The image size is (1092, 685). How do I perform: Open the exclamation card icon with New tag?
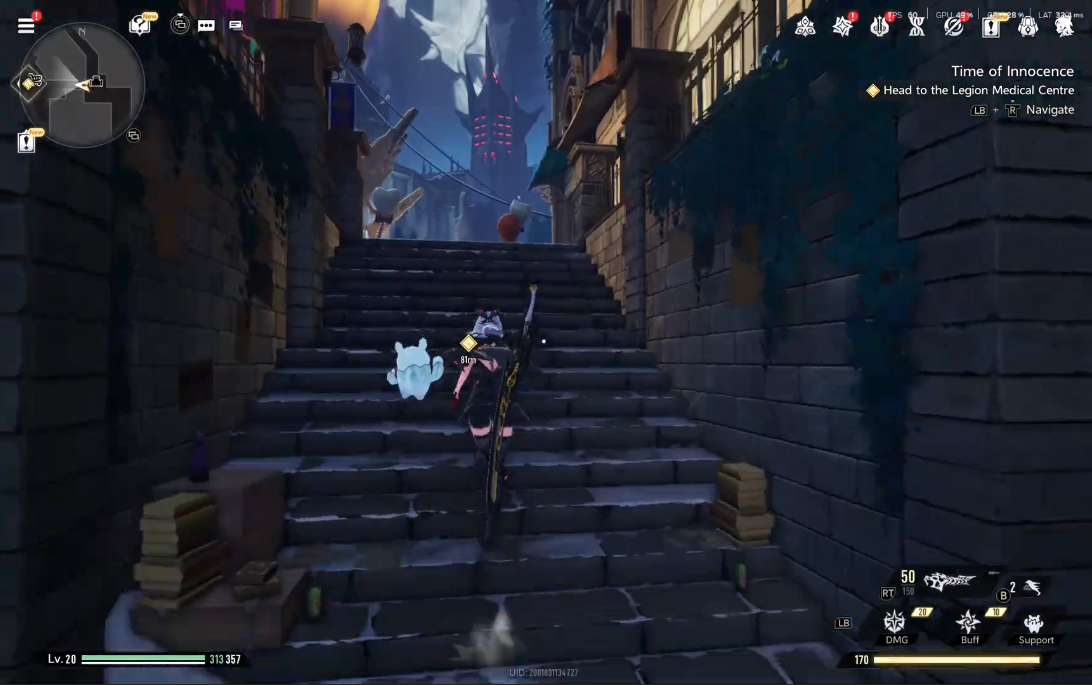coord(991,27)
